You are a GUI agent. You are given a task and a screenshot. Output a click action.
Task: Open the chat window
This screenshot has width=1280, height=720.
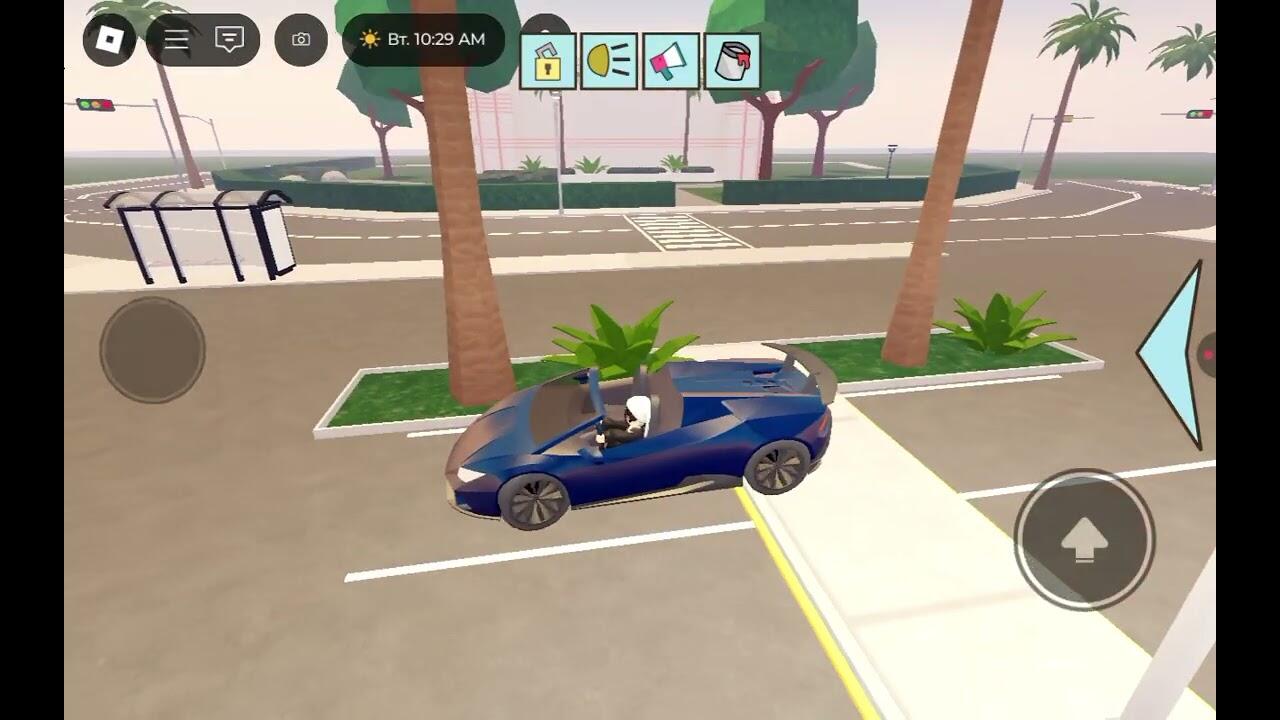pyautogui.click(x=230, y=40)
